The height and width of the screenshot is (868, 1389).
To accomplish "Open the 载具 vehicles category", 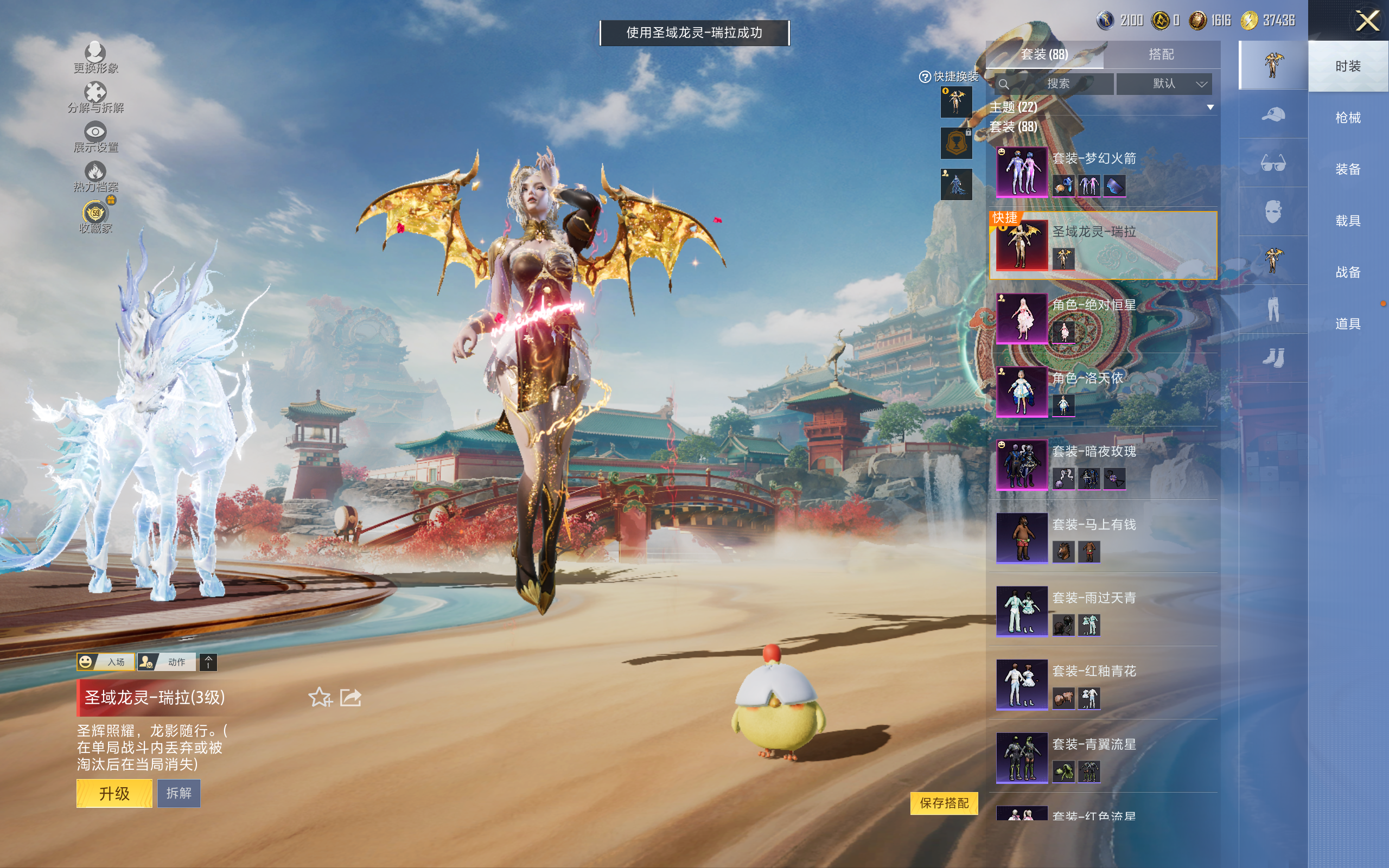I will pos(1347,221).
